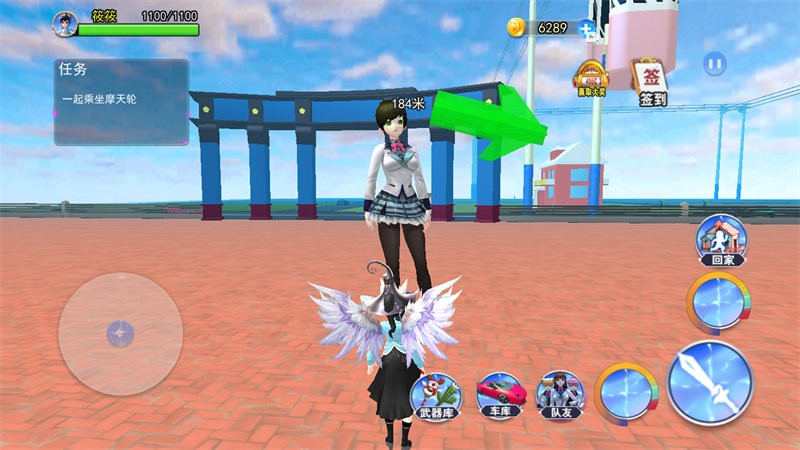The image size is (800, 450).
Task: Add more gold coins with plus button
Action: click(591, 28)
